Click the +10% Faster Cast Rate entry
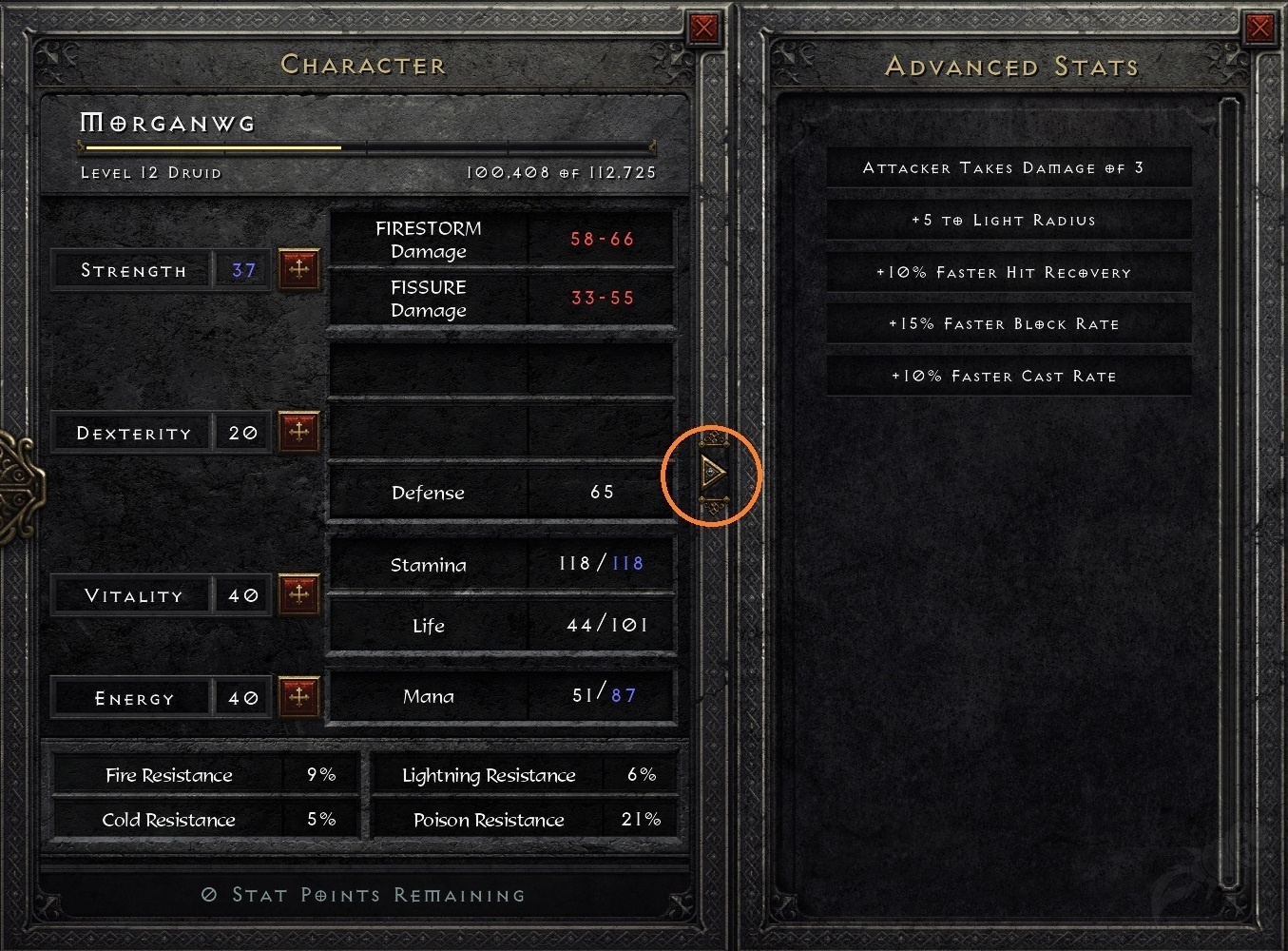Viewport: 1288px width, 951px height. pos(1009,376)
